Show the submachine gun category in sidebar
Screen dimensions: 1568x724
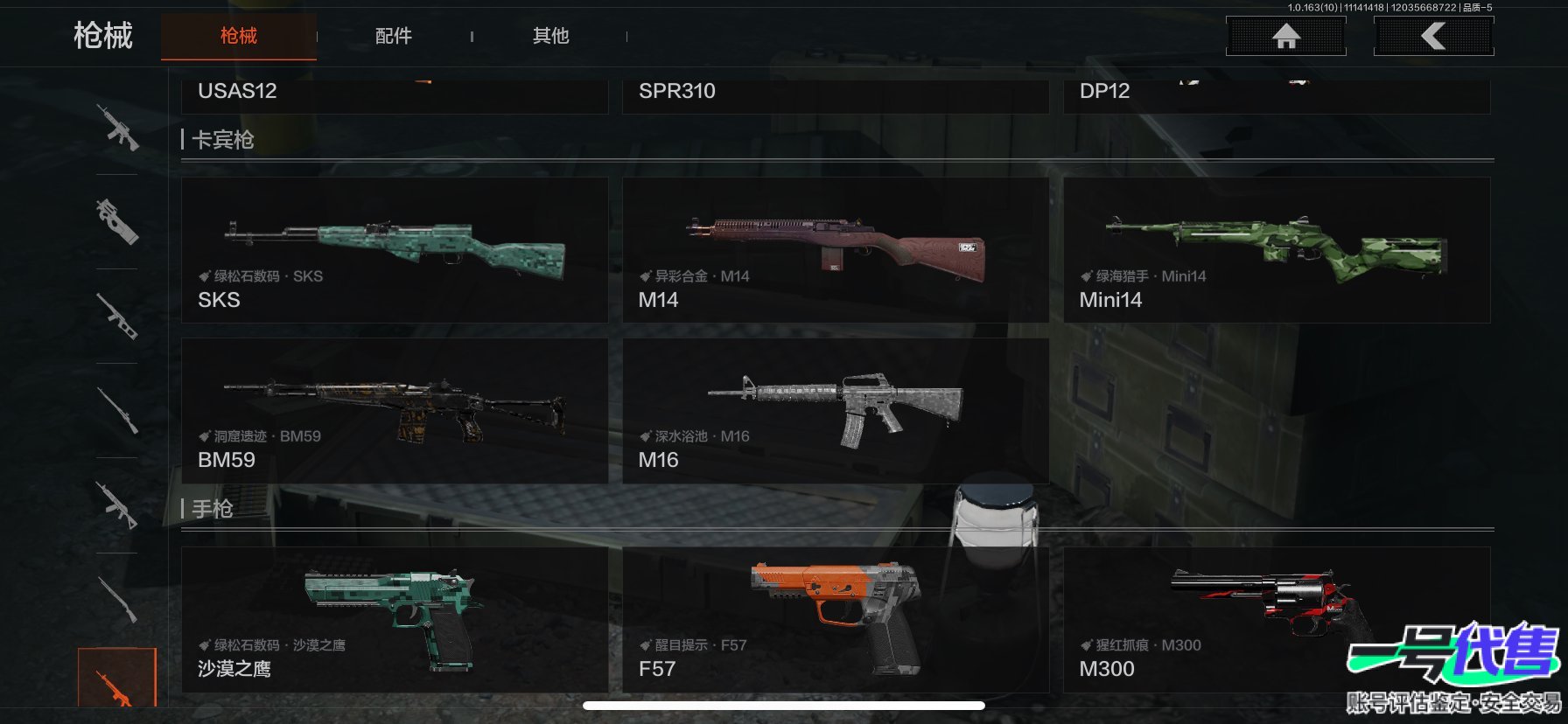[x=116, y=221]
